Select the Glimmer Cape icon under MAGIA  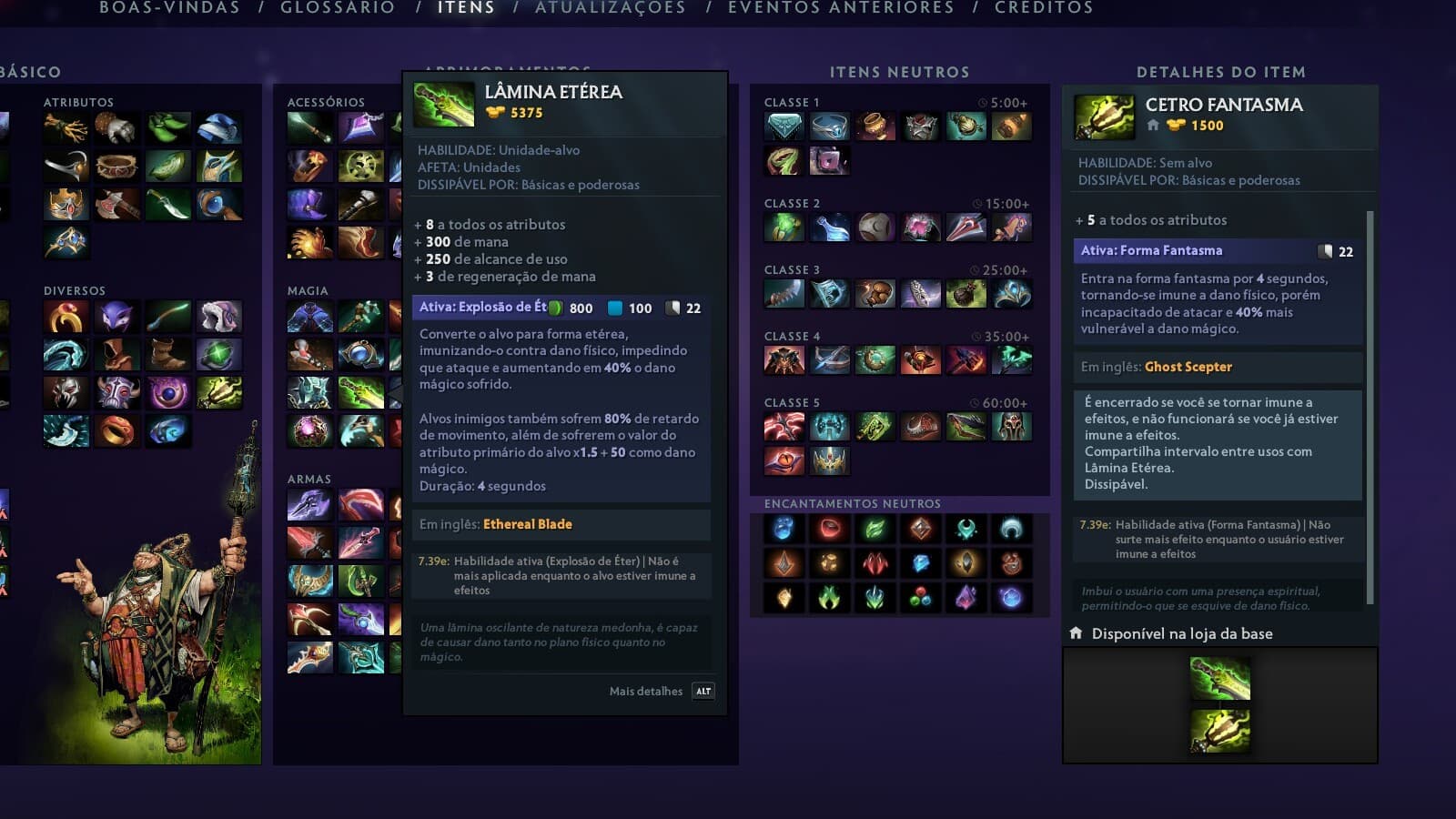[x=309, y=317]
